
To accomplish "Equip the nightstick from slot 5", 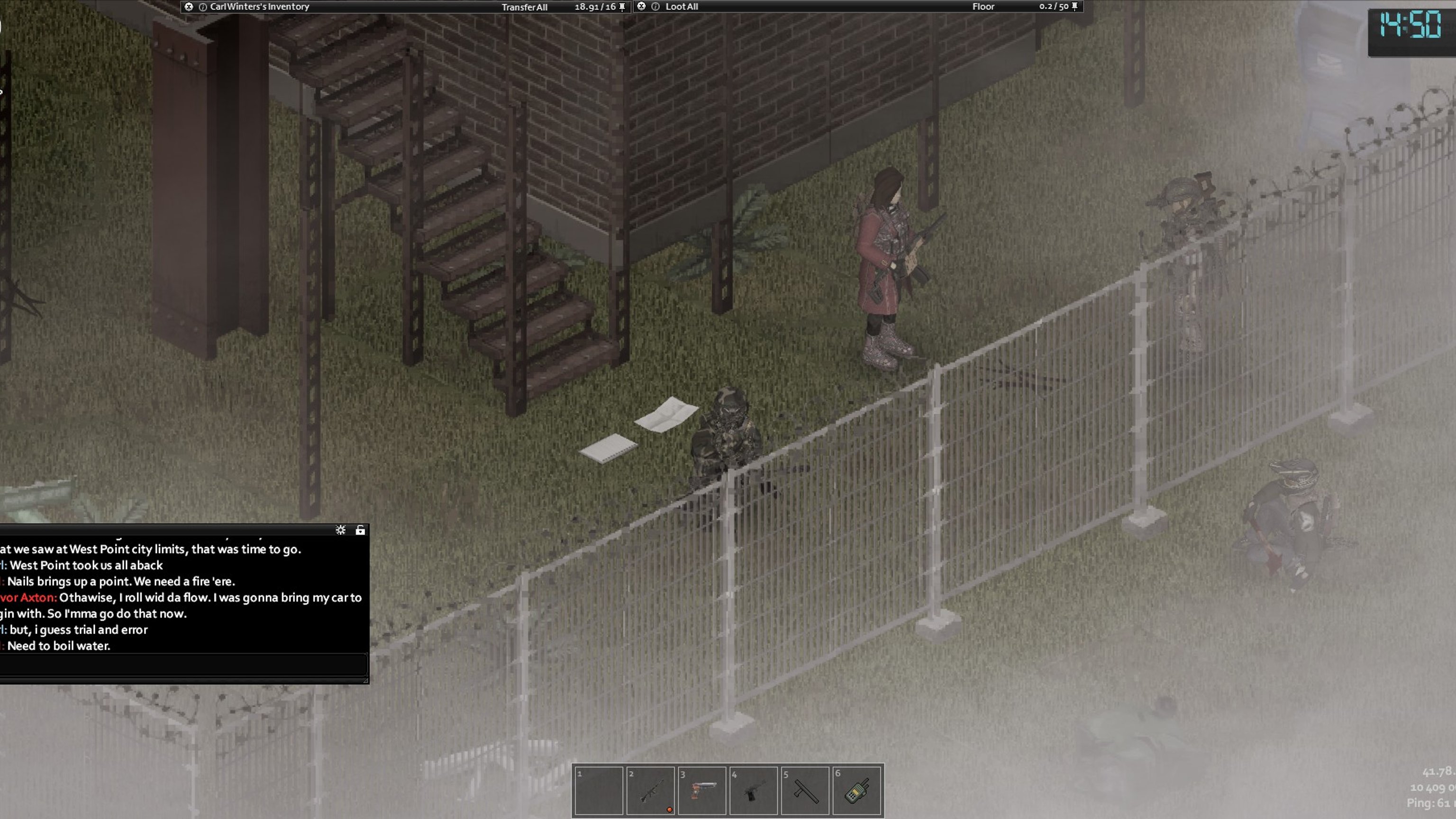I will (x=805, y=791).
